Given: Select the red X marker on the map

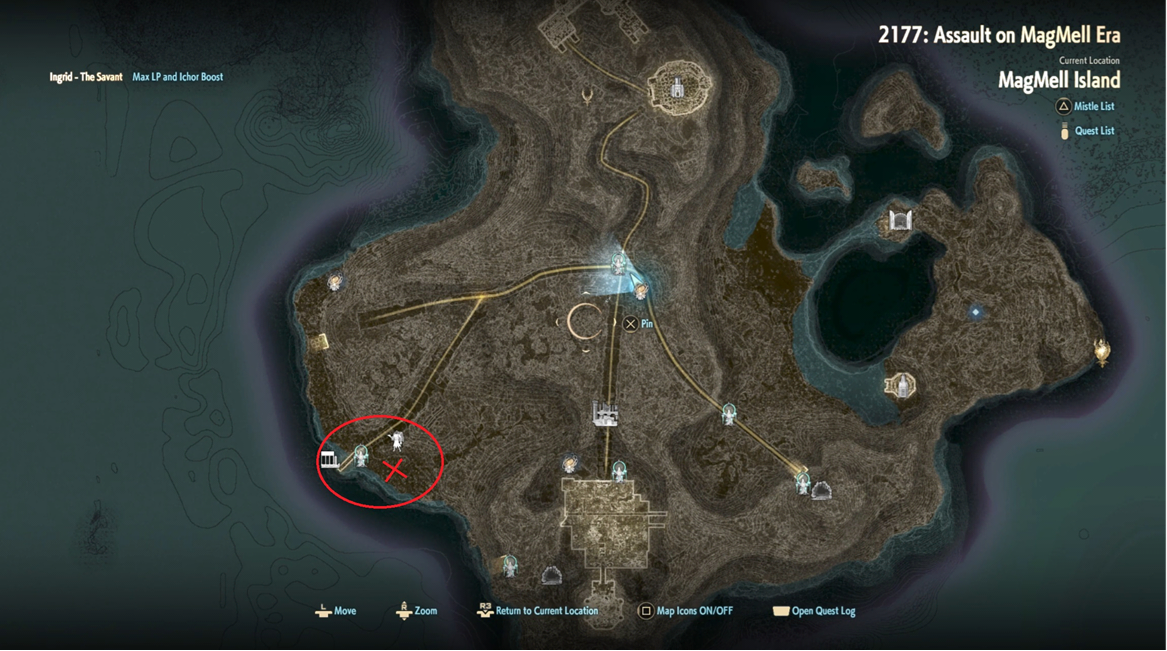Looking at the screenshot, I should [x=396, y=469].
